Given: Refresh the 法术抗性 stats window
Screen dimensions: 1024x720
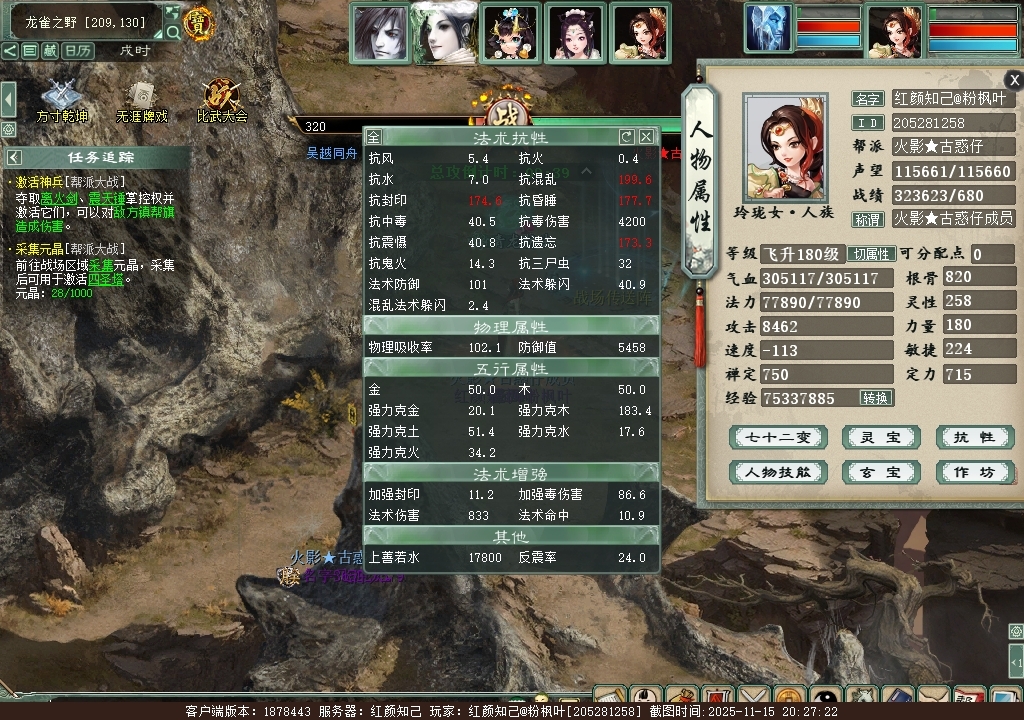Looking at the screenshot, I should click(x=627, y=137).
